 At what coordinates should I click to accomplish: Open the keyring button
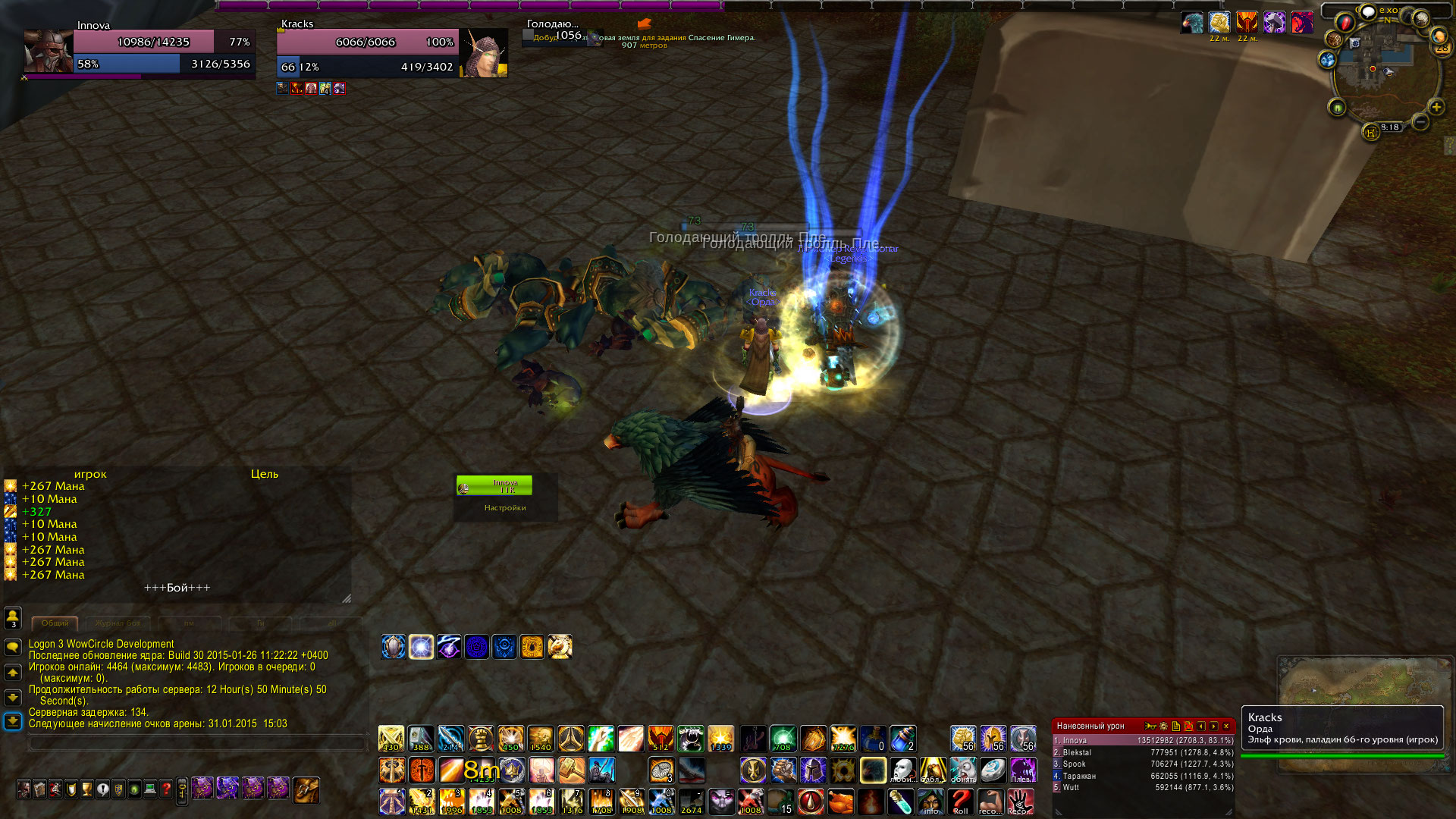coord(182,791)
